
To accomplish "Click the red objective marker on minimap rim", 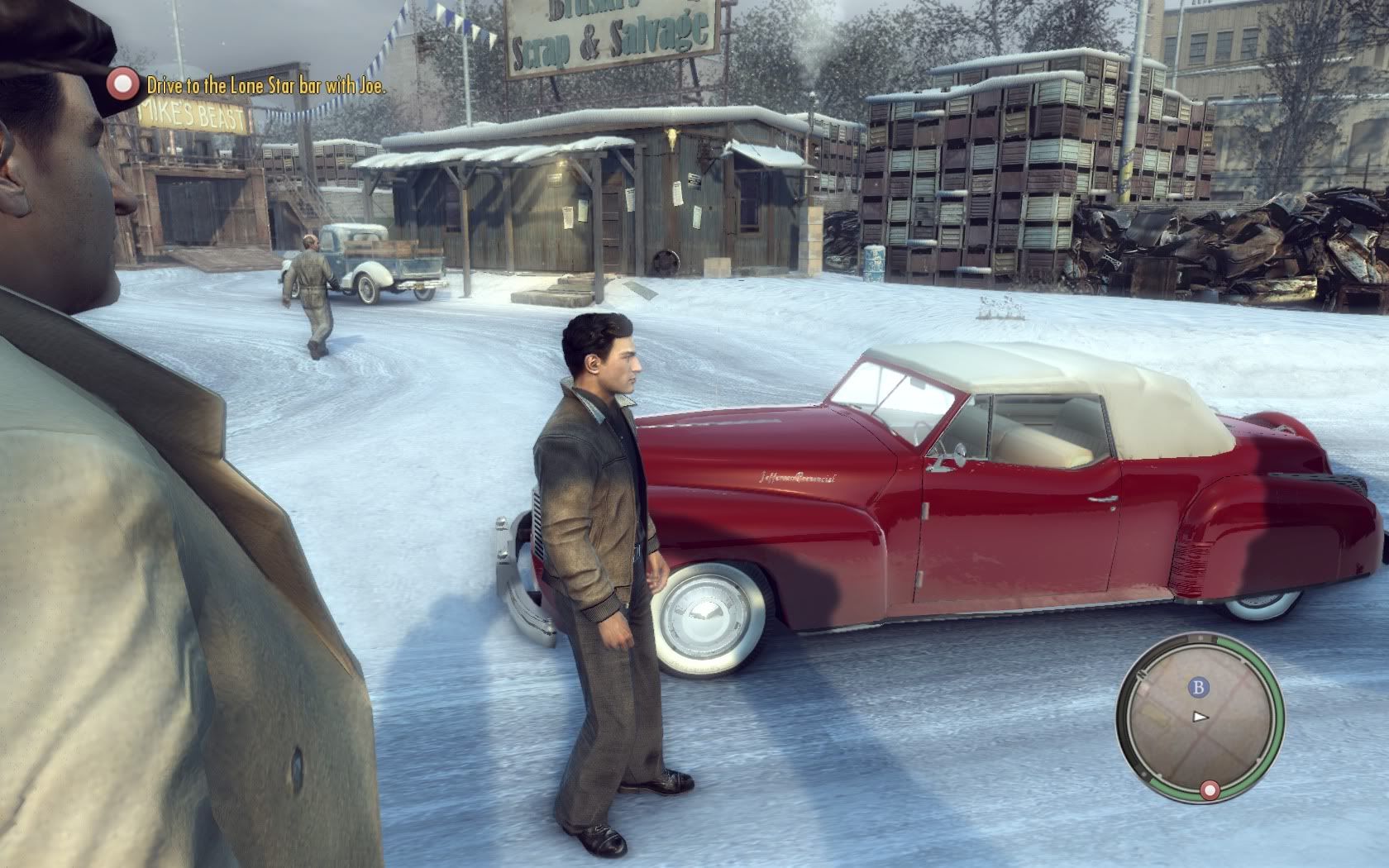I will (1210, 791).
